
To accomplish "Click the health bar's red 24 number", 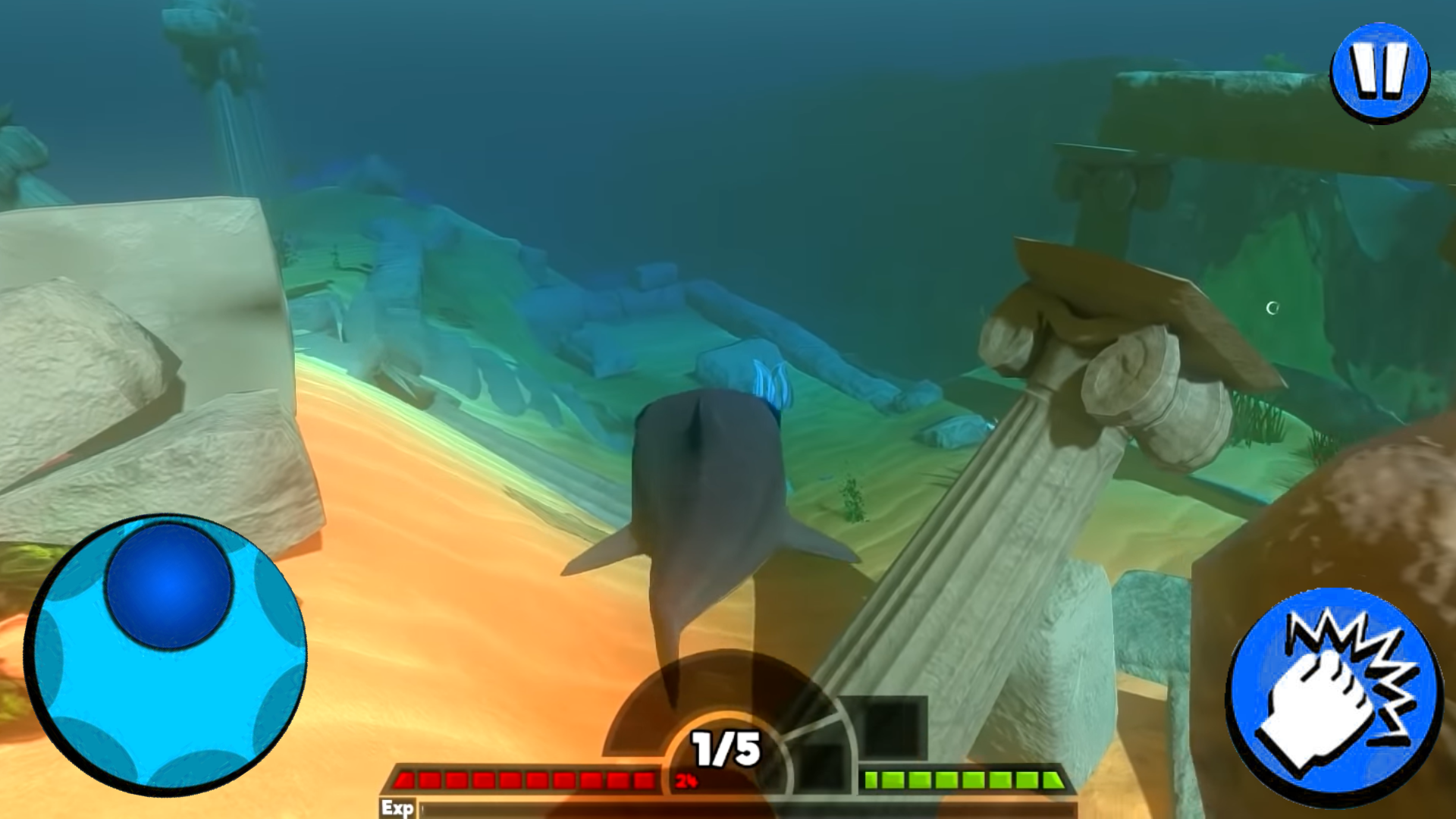I will pos(686,781).
